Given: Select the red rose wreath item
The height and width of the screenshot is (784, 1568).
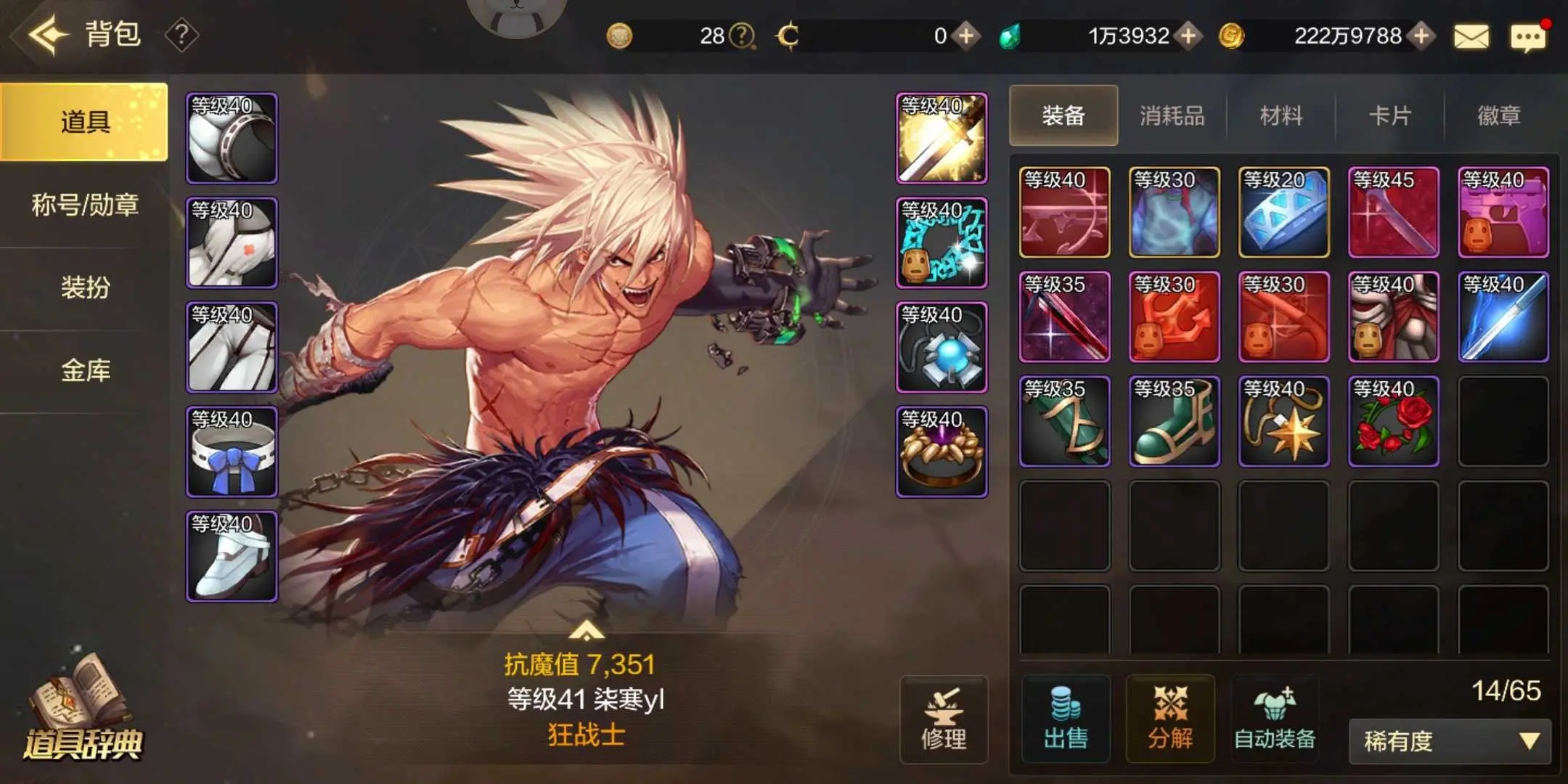Looking at the screenshot, I should pyautogui.click(x=1393, y=421).
